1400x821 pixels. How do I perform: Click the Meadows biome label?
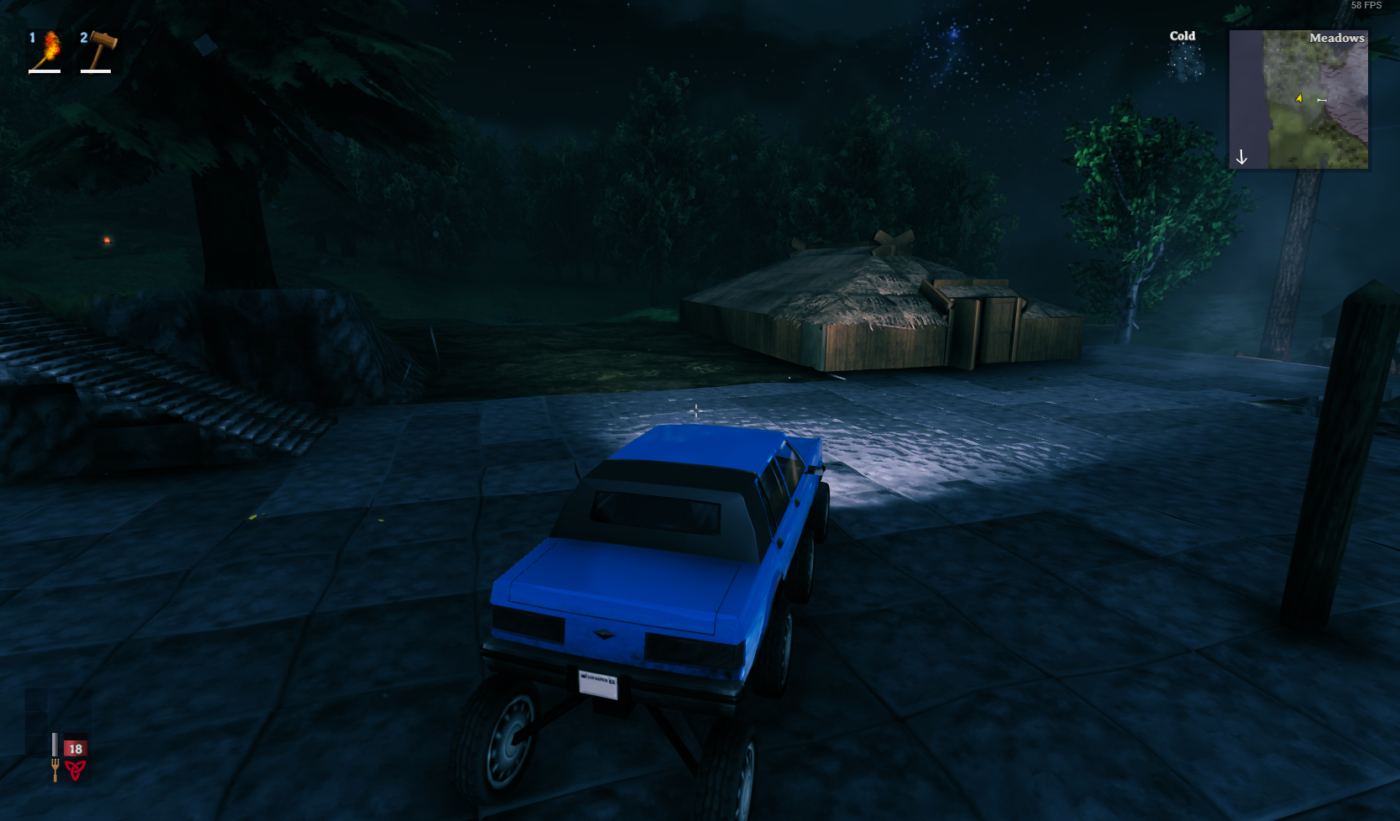click(x=1337, y=38)
